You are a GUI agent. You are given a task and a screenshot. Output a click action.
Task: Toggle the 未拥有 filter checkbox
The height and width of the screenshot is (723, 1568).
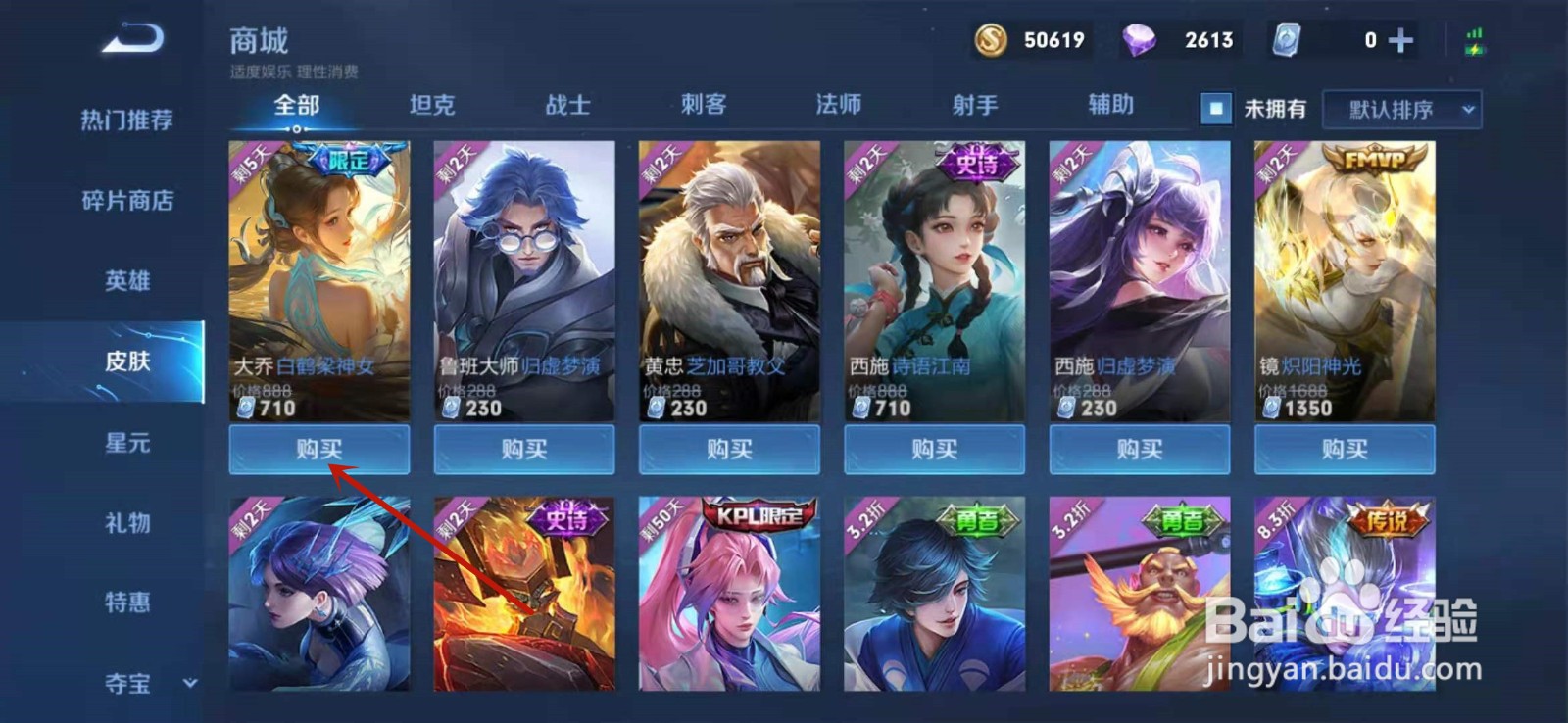pos(1215,108)
